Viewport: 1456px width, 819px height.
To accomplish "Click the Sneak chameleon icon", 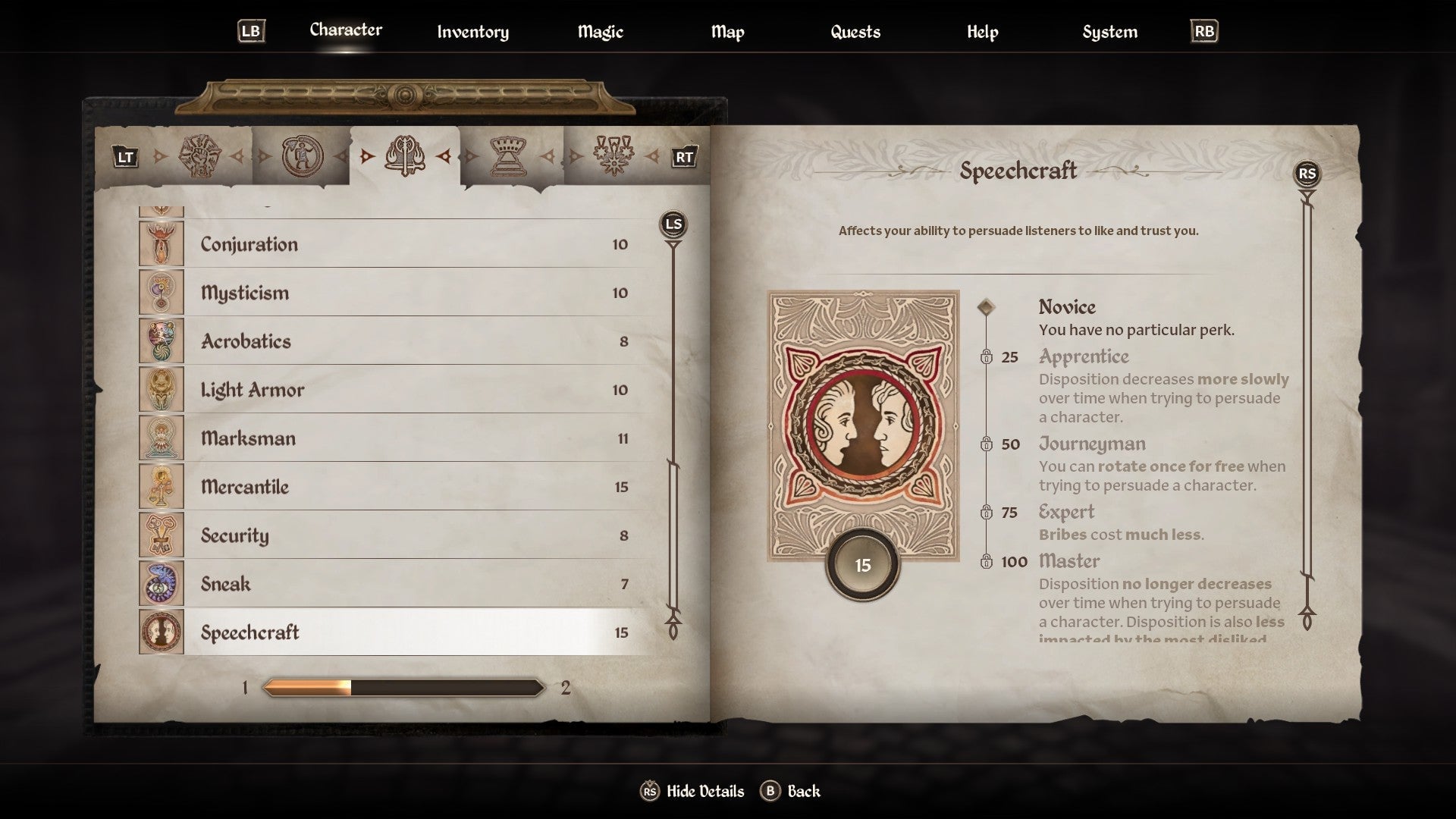I will point(162,584).
